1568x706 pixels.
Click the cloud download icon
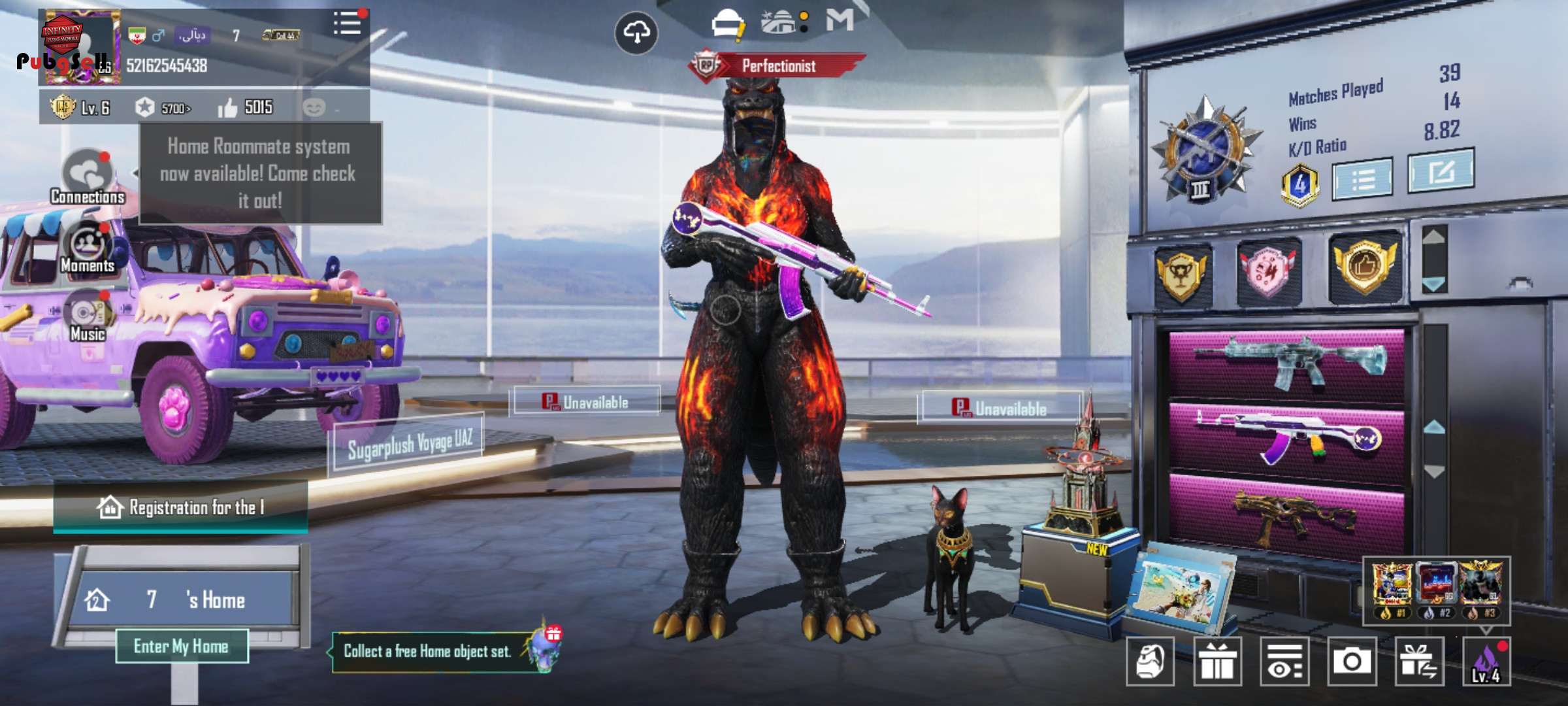tap(636, 32)
